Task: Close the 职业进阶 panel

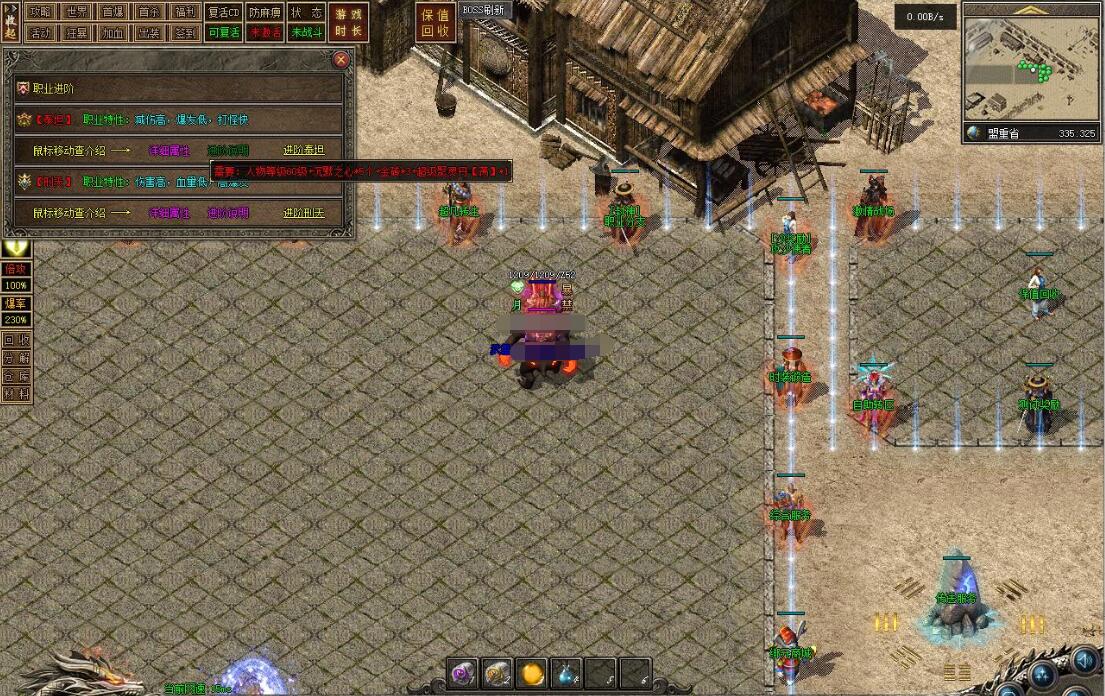Action: pyautogui.click(x=341, y=60)
